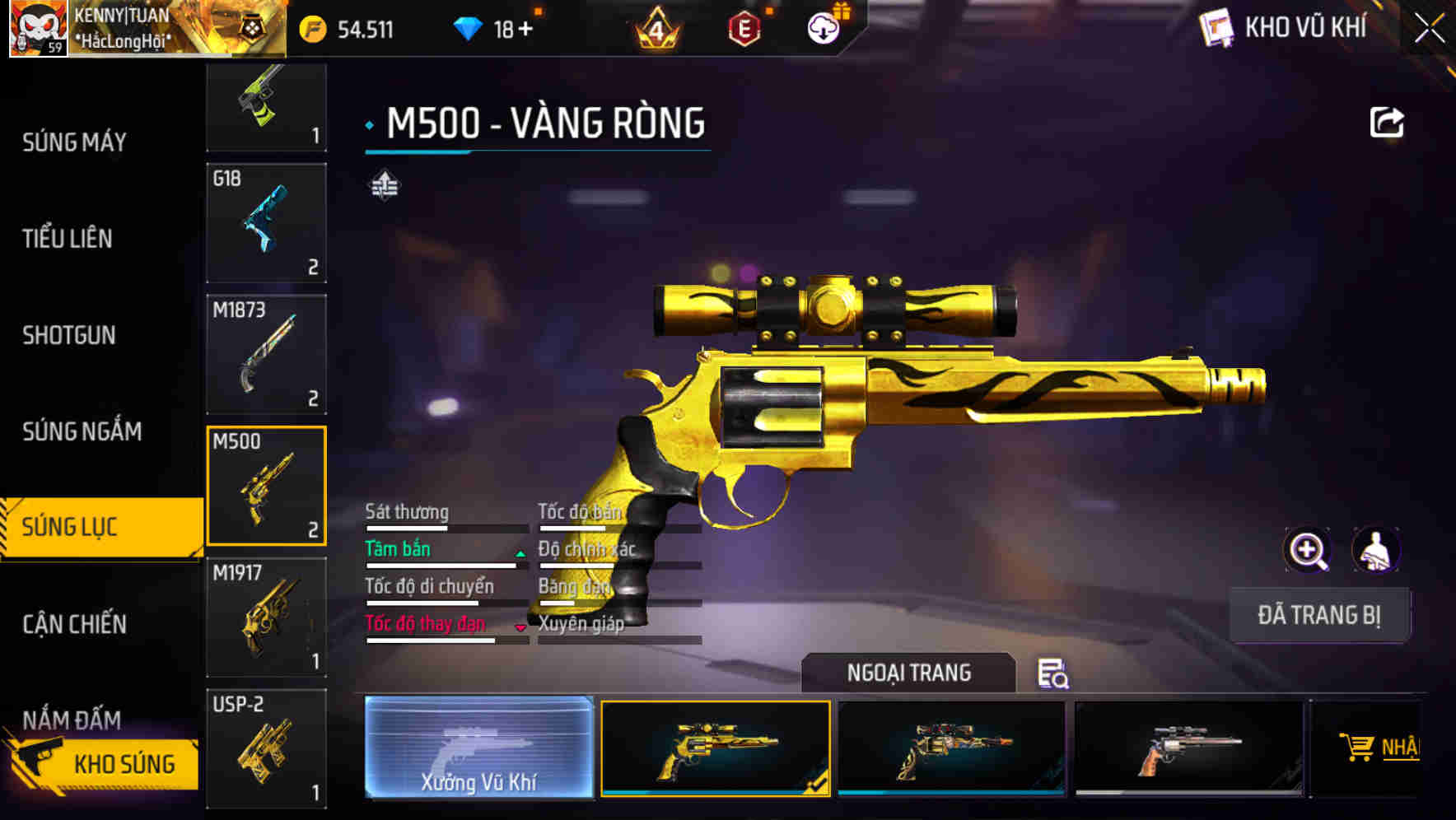Select the diamond currency icon
This screenshot has height=820, width=1456.
[x=469, y=27]
